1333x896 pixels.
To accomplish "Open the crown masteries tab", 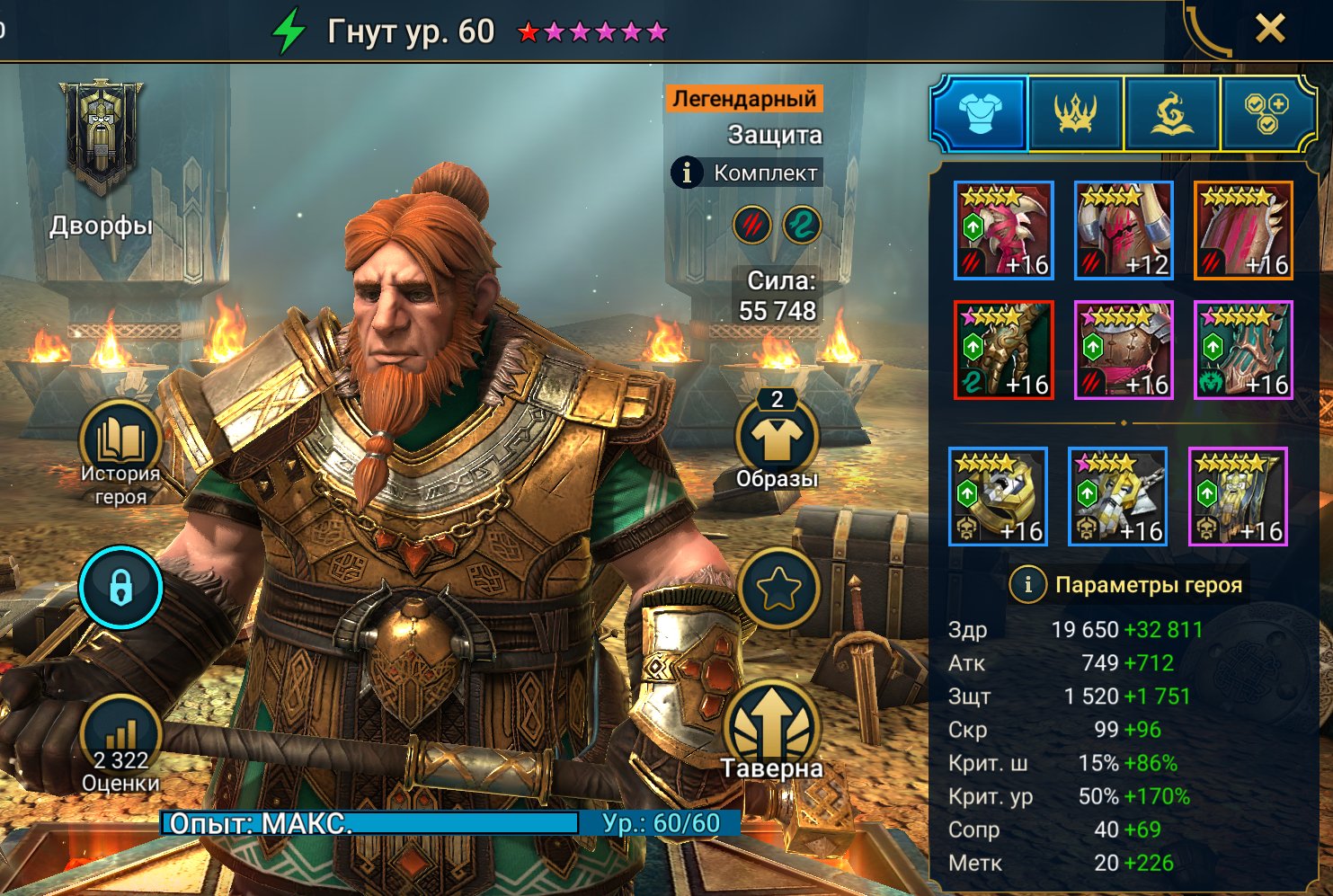I will (x=1076, y=114).
